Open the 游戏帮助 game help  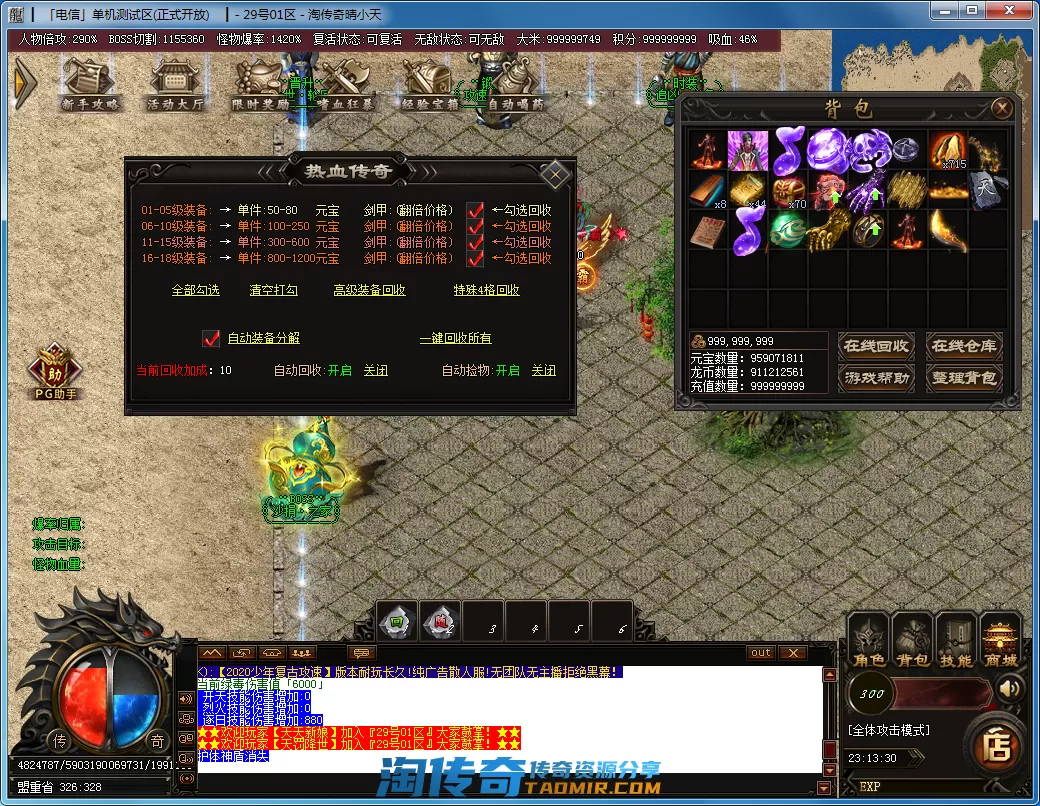[x=876, y=377]
